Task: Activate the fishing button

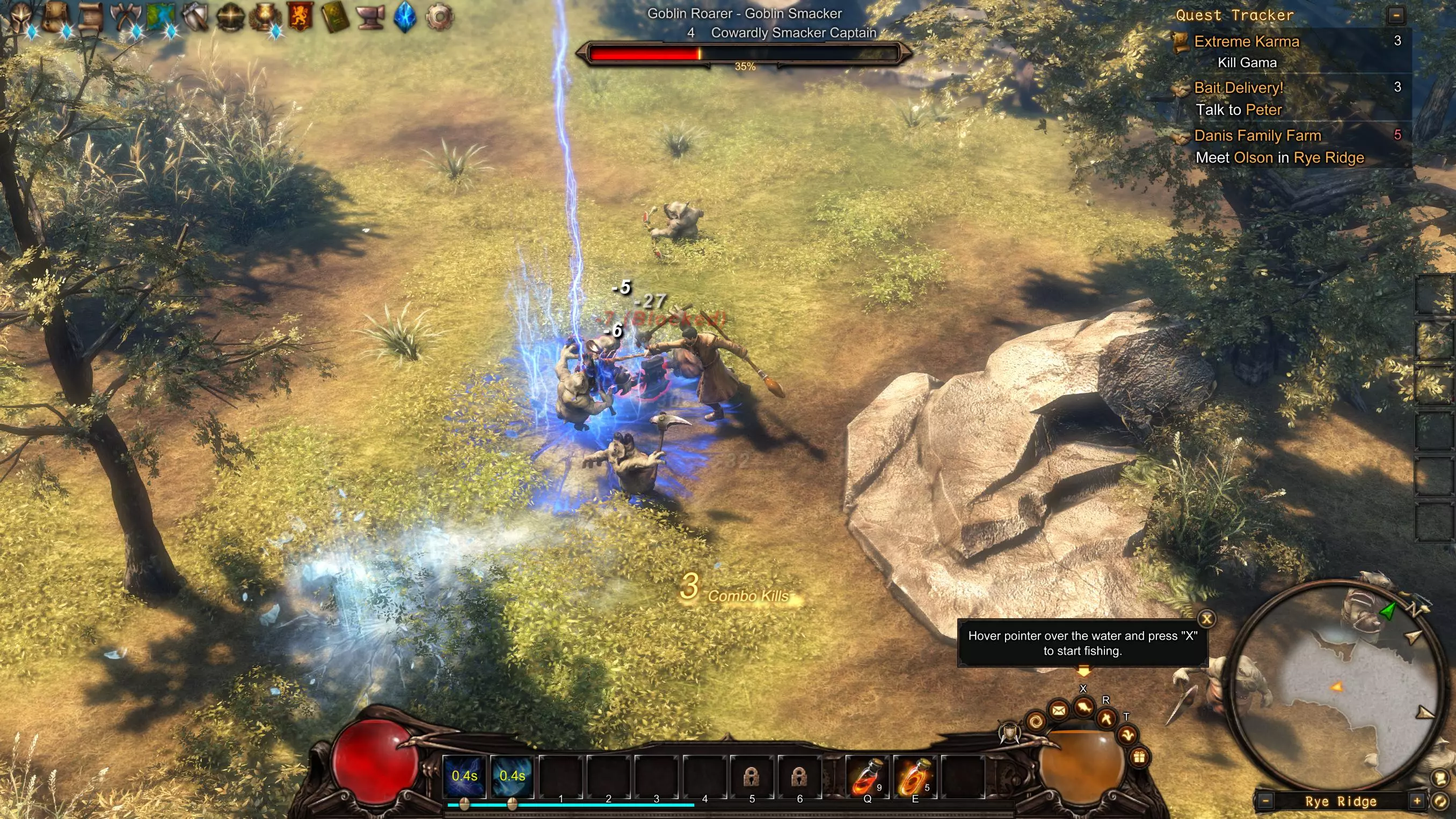Action: 1083,706
